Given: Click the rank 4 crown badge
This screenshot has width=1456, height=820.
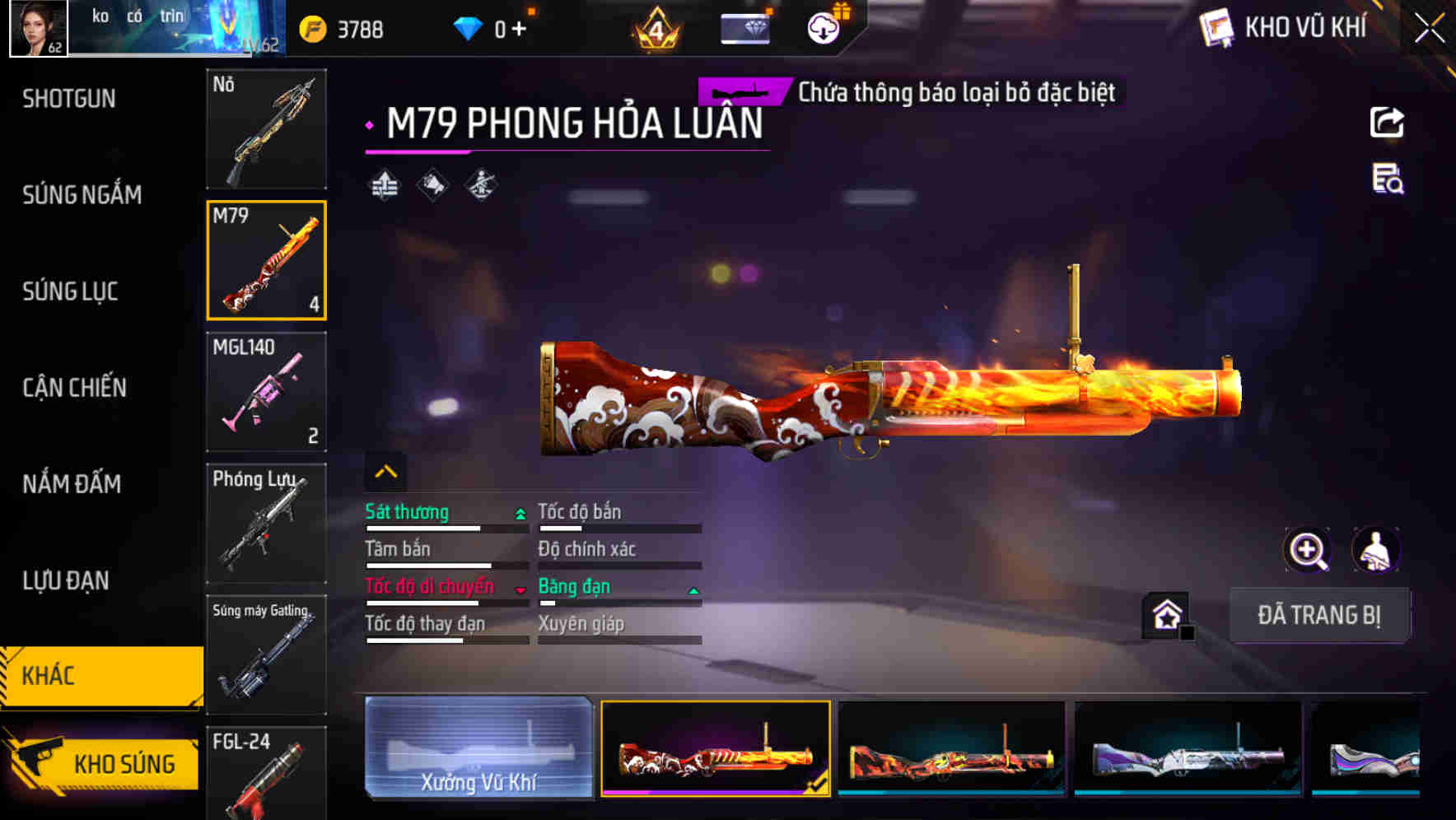Looking at the screenshot, I should [x=655, y=27].
